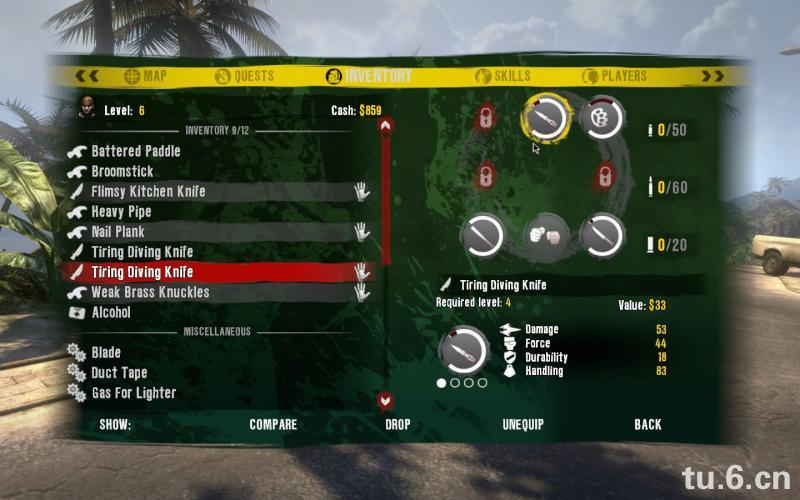Image resolution: width=800 pixels, height=500 pixels.
Task: Select the fists slot in weapon wheel
Action: pos(545,236)
